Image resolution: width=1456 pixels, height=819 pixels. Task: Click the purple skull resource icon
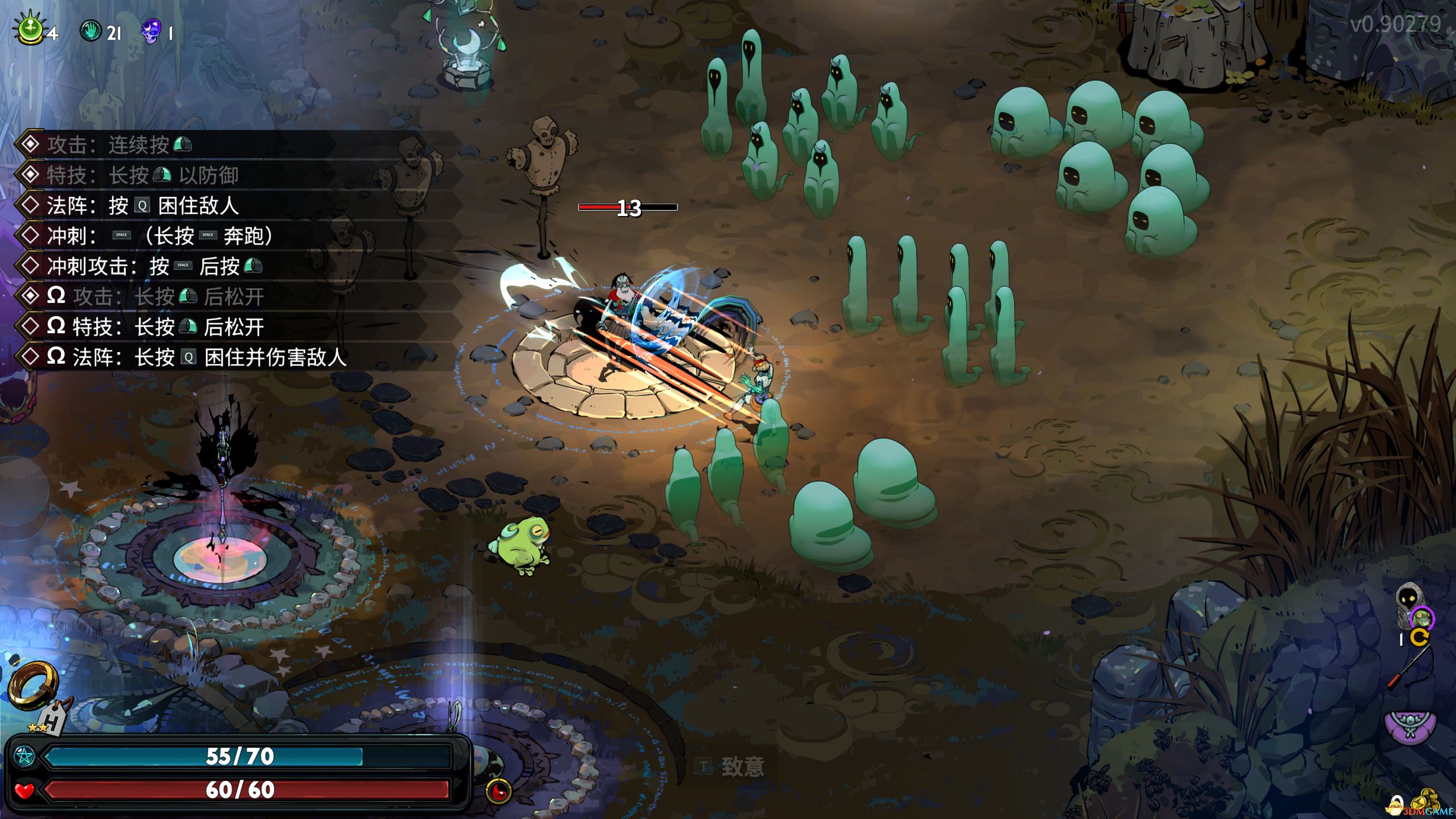coord(151,31)
